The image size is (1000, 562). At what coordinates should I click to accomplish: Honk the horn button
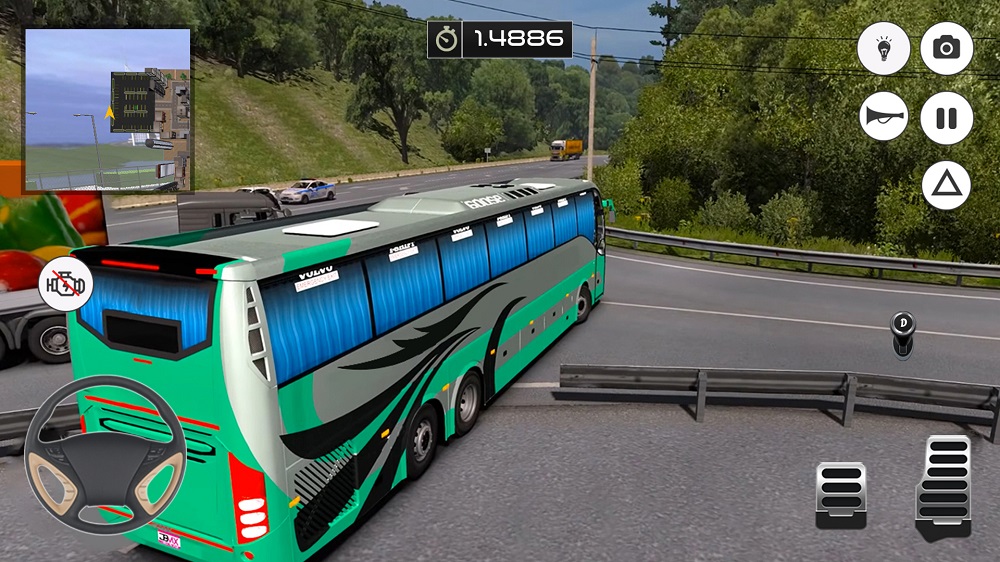click(884, 117)
